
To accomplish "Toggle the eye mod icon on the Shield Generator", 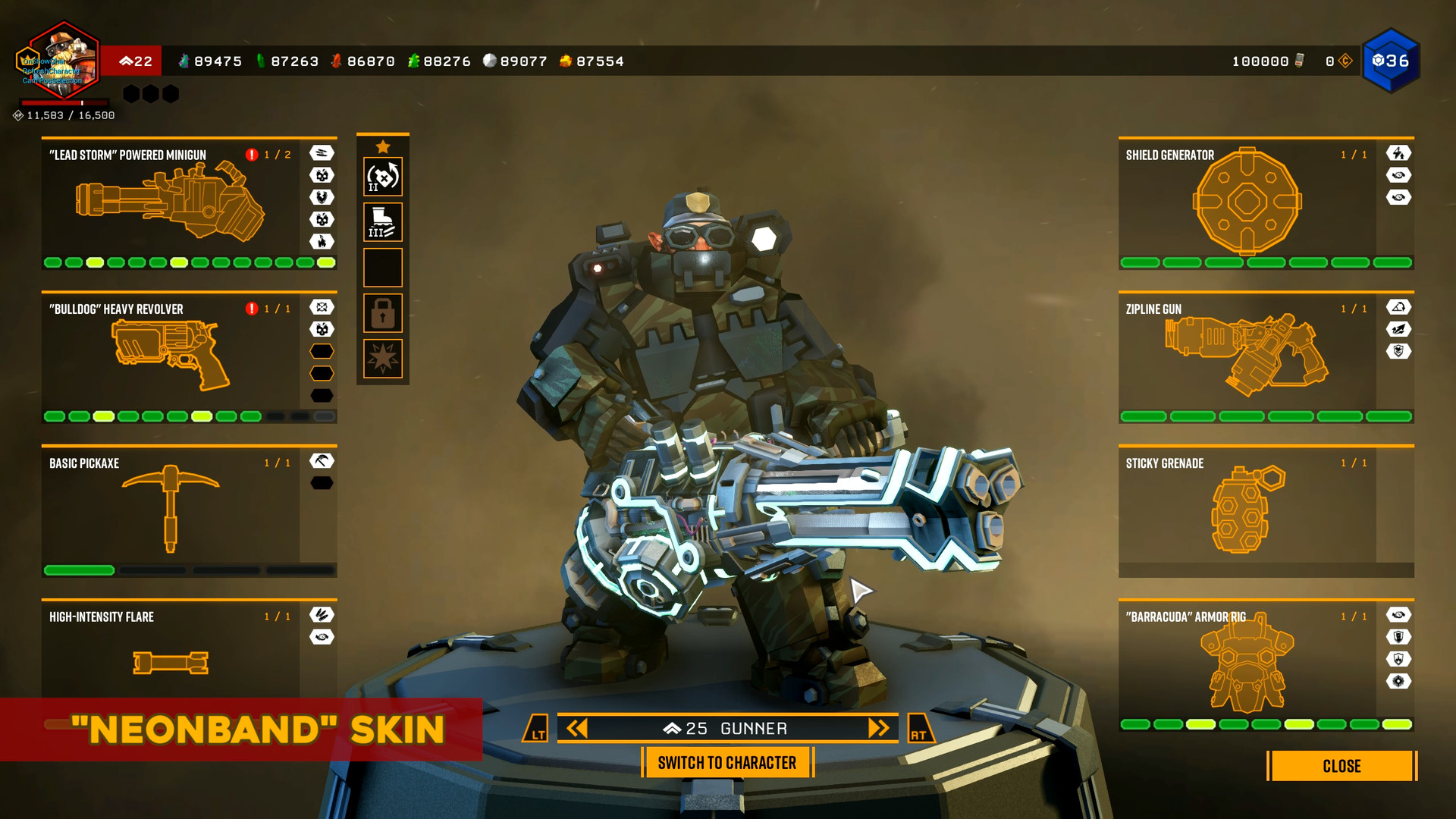I will click(1399, 175).
